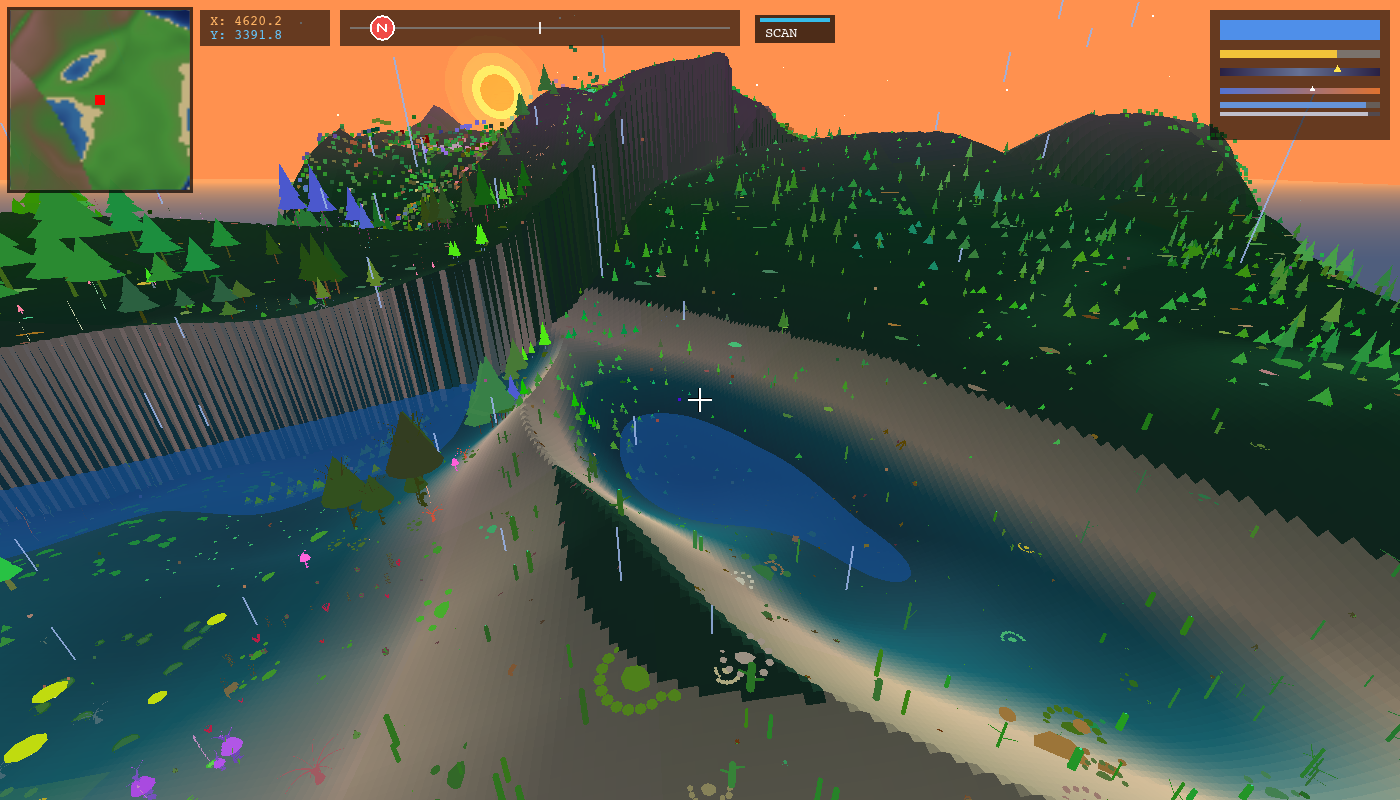Click the white heading tick on the compass strip
Image resolution: width=1400 pixels, height=800 pixels.
click(x=538, y=28)
